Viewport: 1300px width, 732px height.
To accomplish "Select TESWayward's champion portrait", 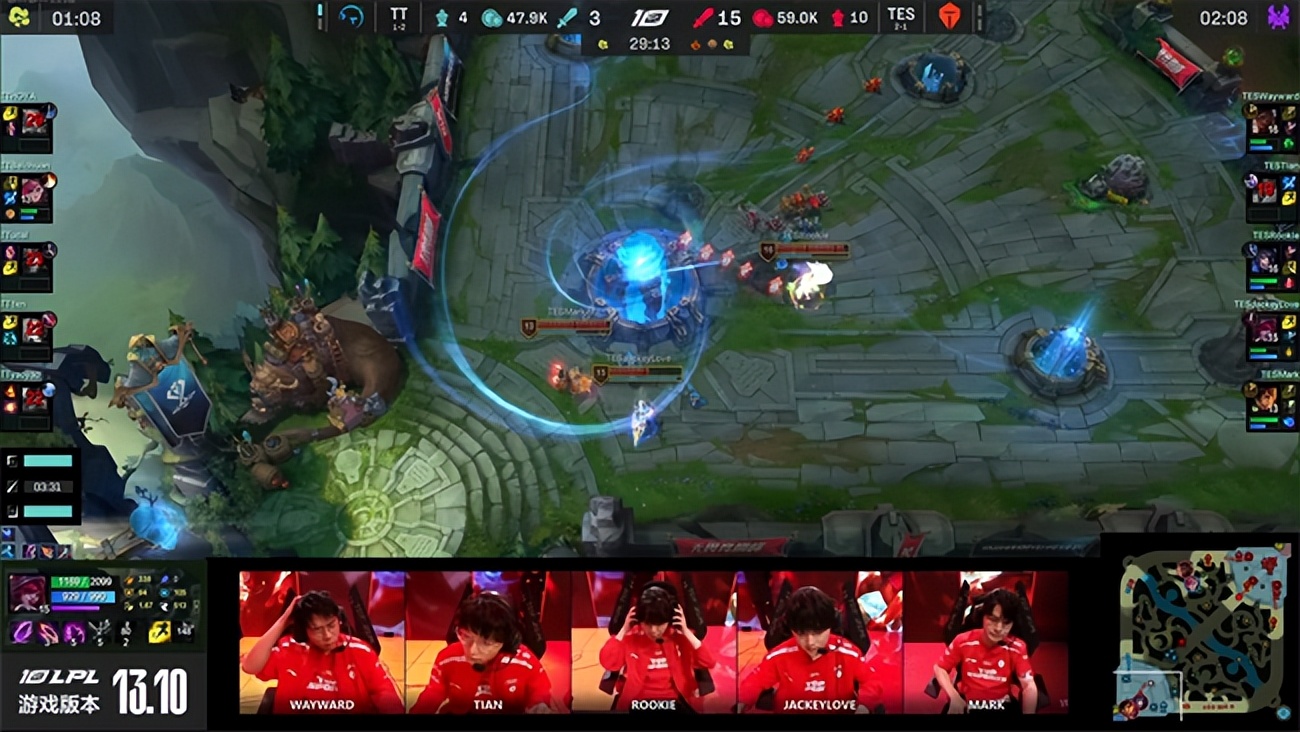I will click(x=1265, y=125).
